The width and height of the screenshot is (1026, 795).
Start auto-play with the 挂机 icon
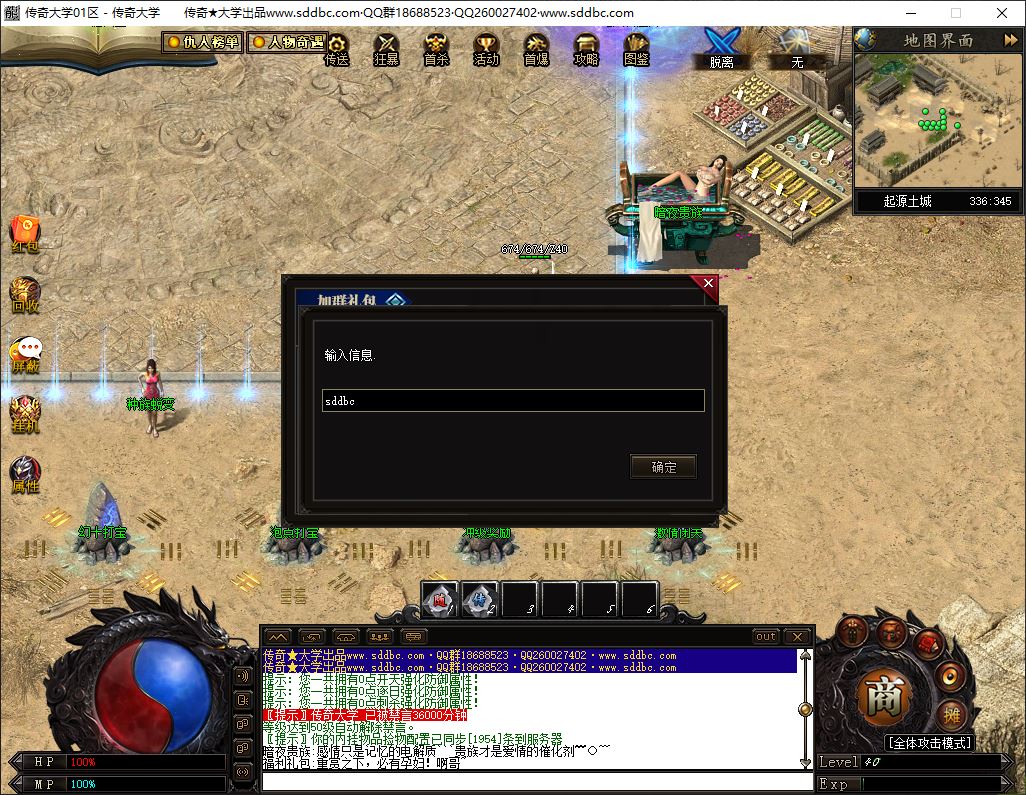click(25, 414)
